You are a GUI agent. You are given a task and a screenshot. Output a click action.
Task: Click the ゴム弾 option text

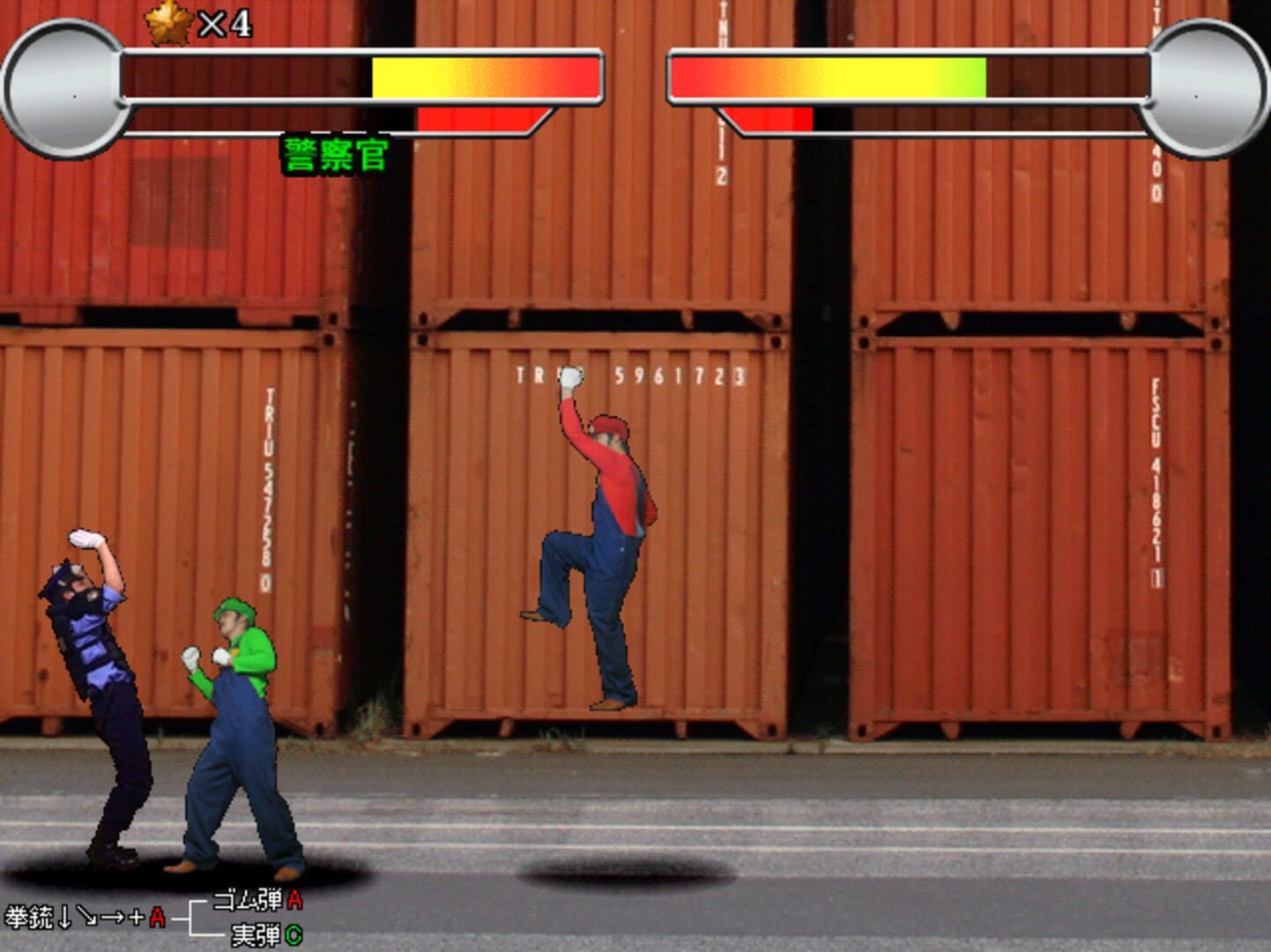248,900
